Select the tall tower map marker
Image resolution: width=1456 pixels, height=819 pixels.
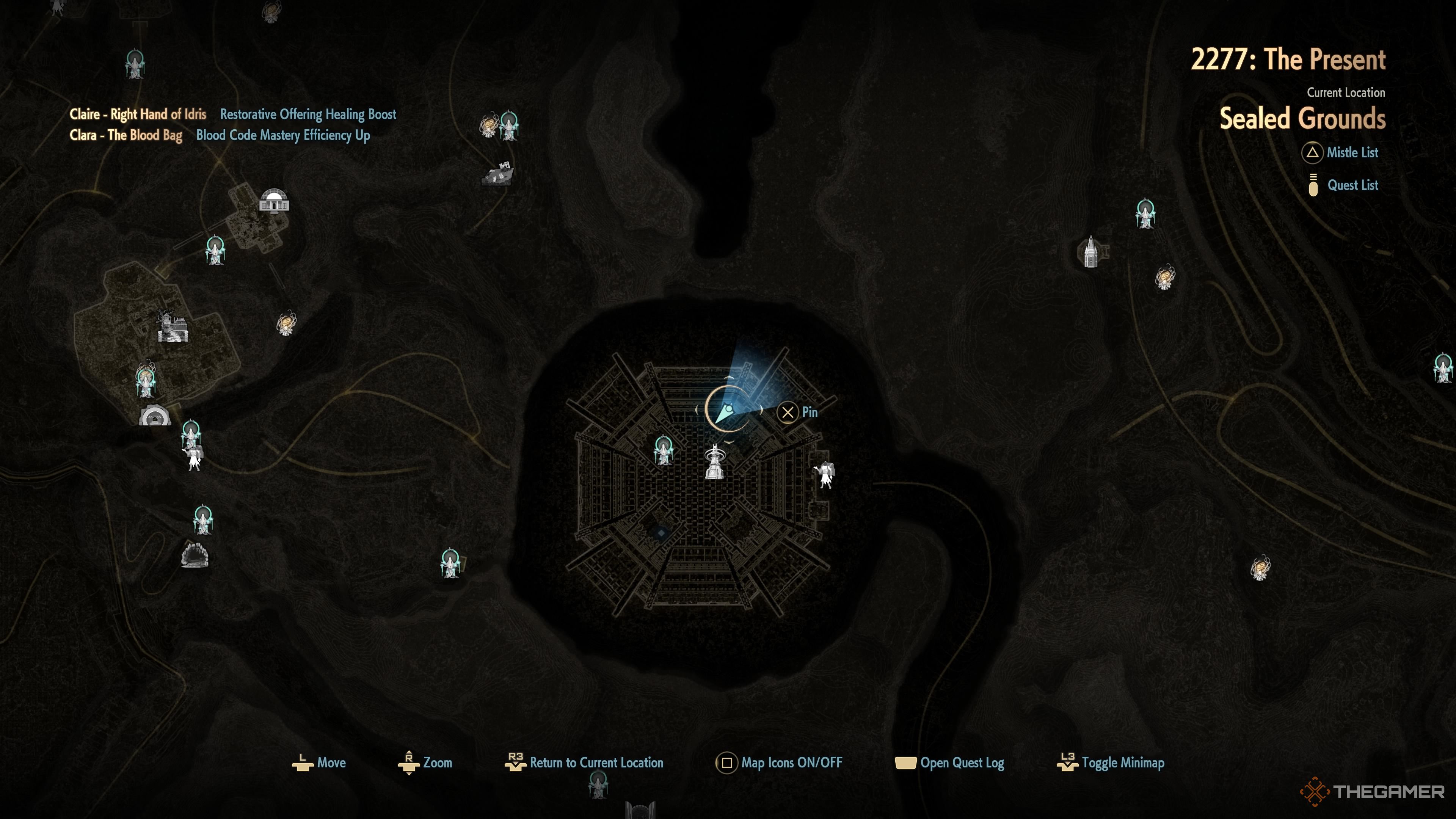pyautogui.click(x=1091, y=252)
